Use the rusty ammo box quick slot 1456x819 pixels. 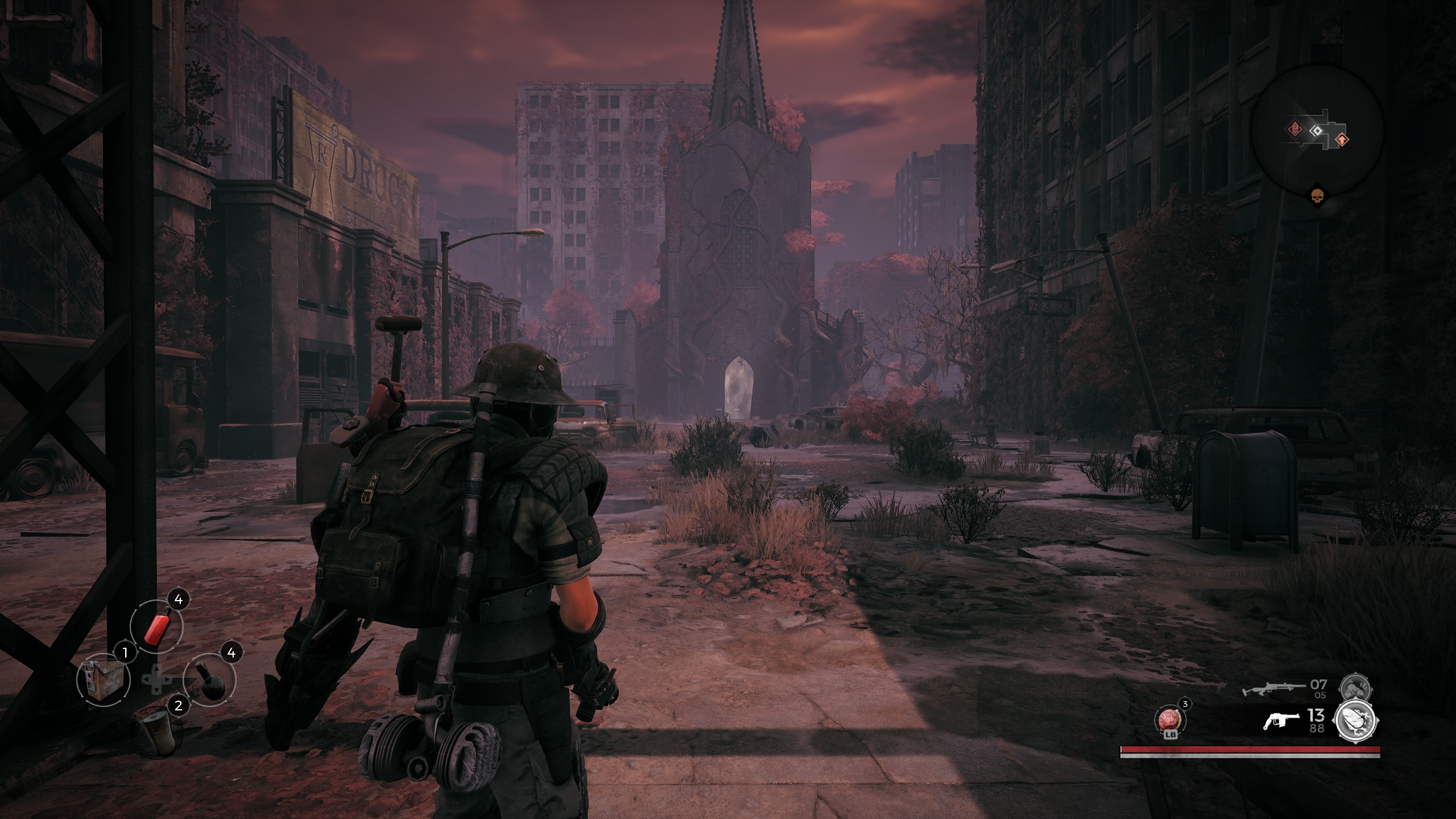[103, 679]
